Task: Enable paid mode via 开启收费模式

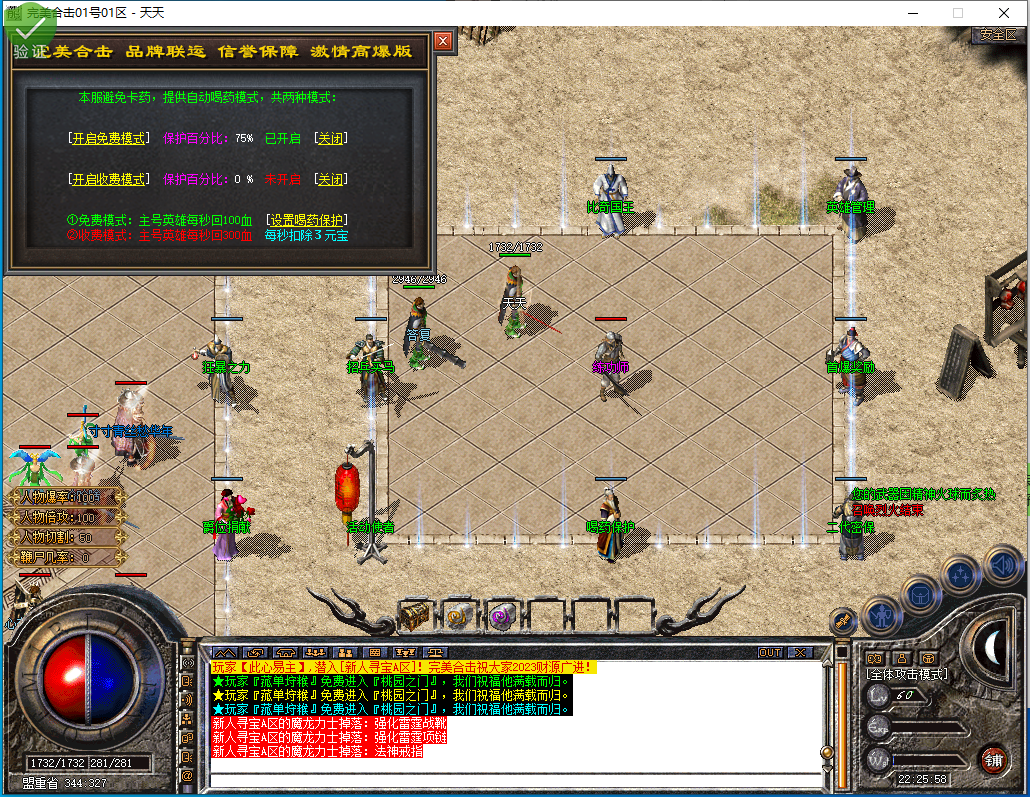Action: 108,179
